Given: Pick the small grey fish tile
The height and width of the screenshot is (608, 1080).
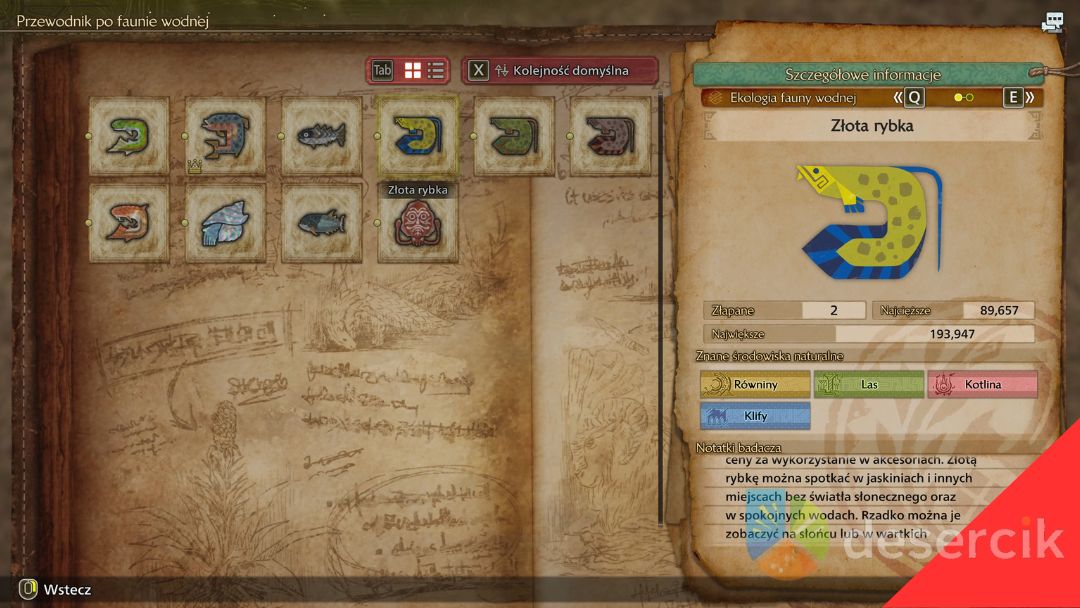Looking at the screenshot, I should 321,136.
